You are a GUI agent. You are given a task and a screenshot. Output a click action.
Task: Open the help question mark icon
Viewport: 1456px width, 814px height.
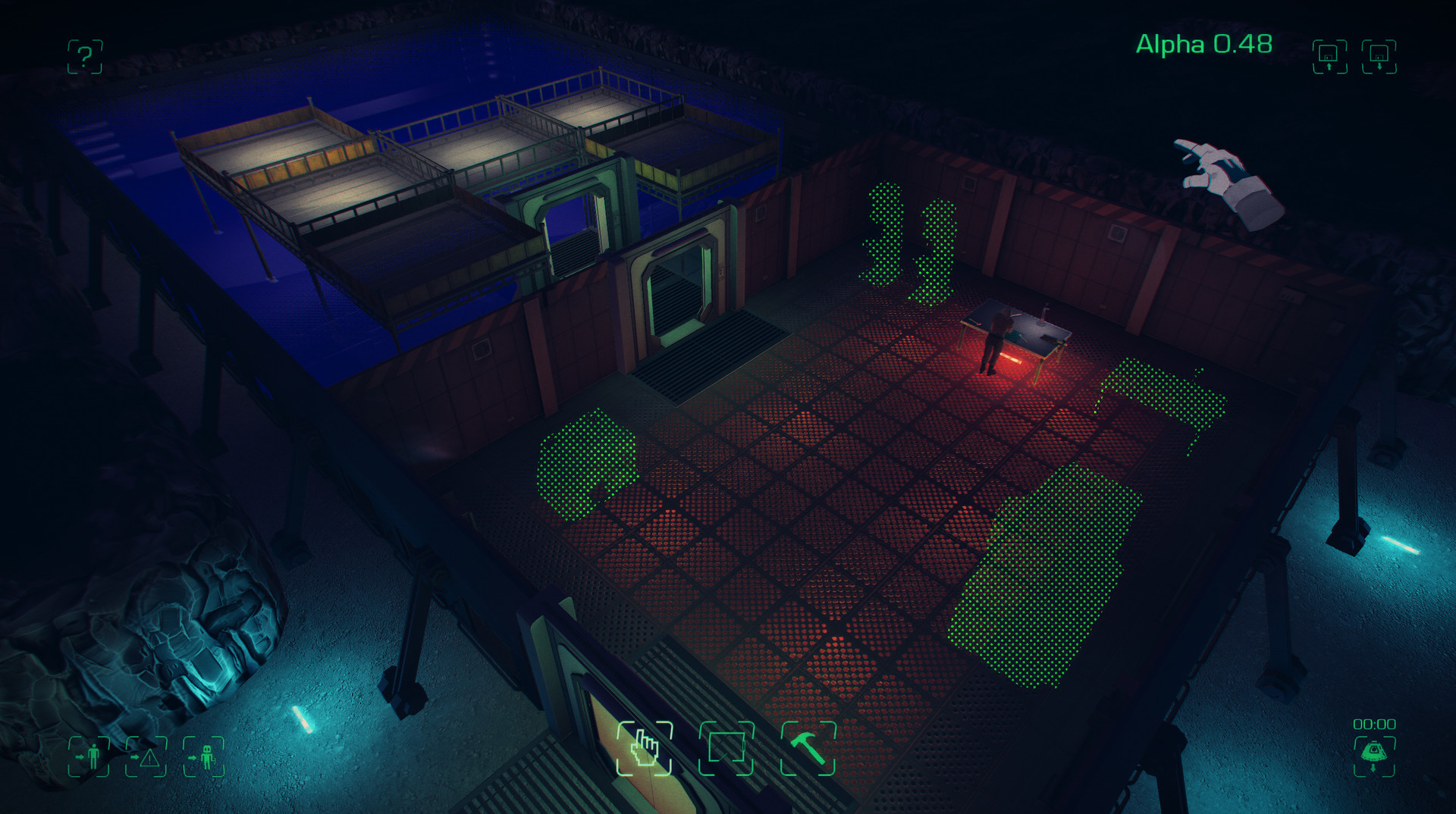(83, 57)
